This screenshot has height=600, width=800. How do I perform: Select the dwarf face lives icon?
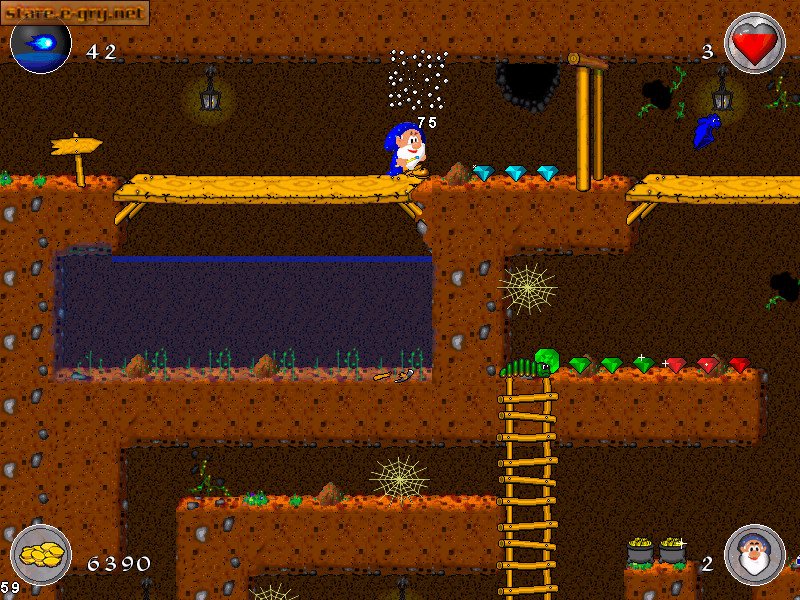pyautogui.click(x=754, y=554)
